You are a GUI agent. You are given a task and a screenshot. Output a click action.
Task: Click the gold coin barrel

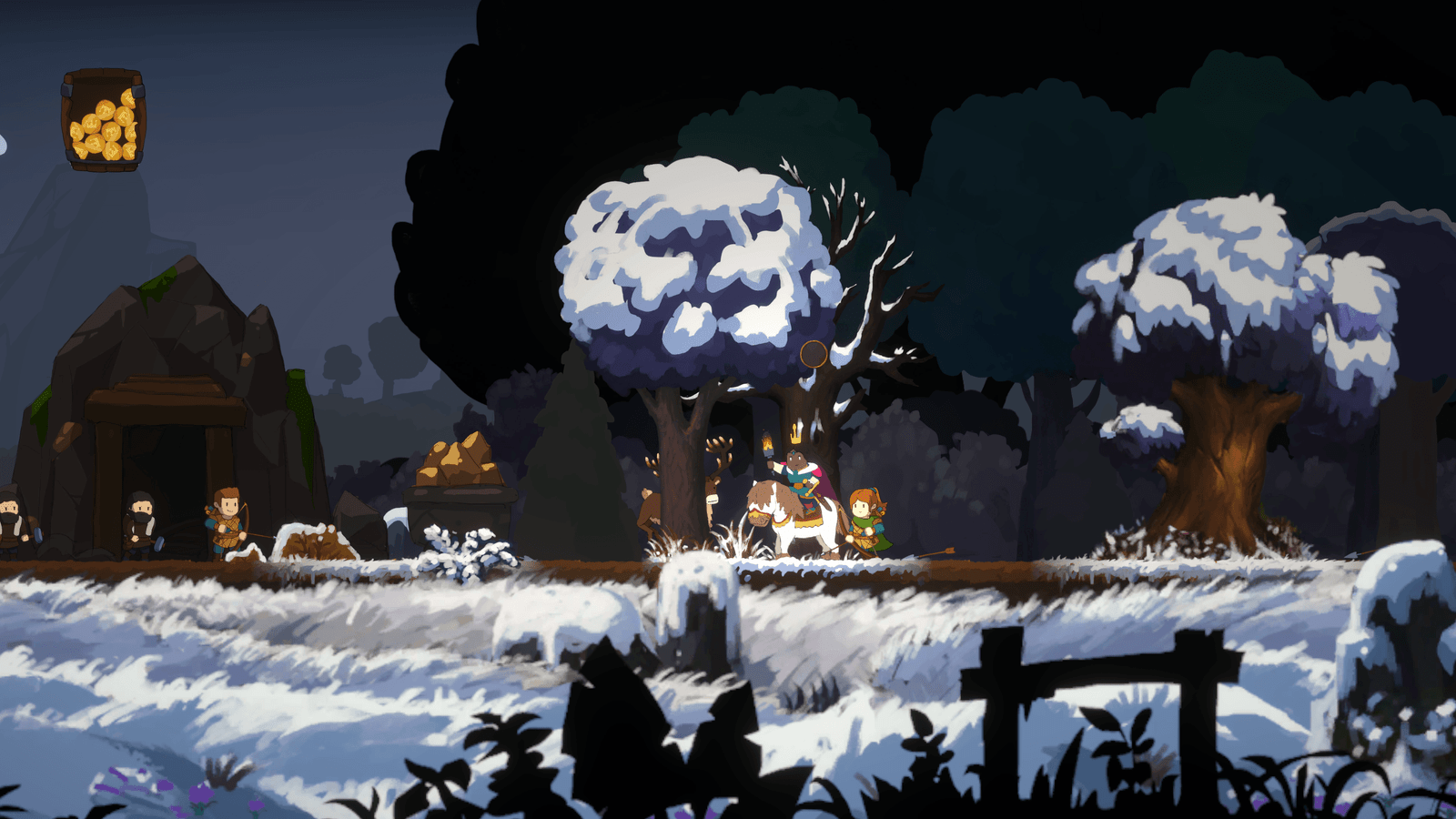103,120
